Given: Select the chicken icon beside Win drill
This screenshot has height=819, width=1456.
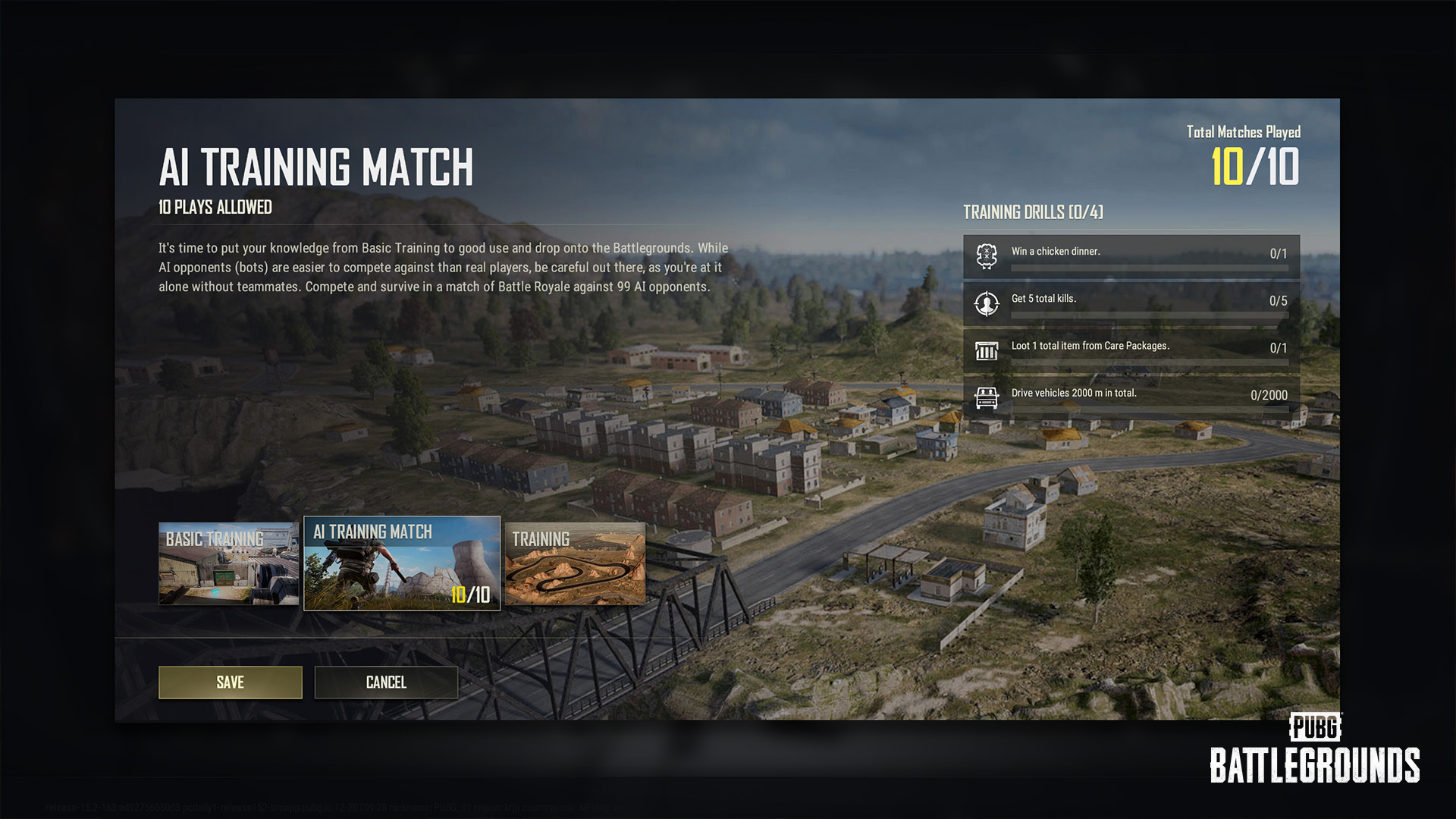Looking at the screenshot, I should [986, 256].
